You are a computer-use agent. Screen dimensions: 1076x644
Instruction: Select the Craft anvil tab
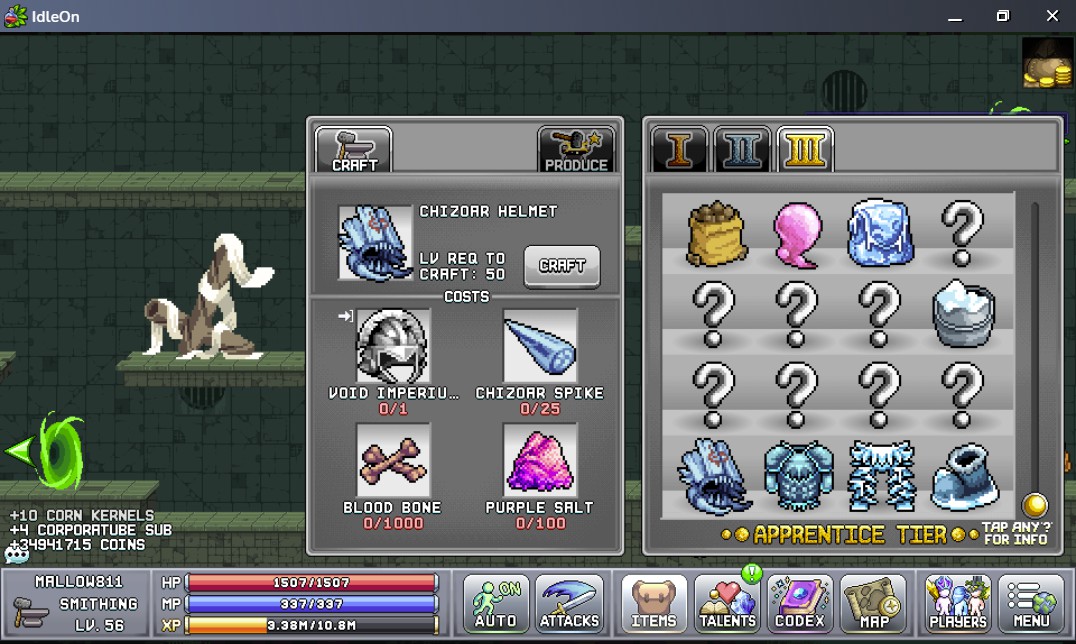pos(354,151)
